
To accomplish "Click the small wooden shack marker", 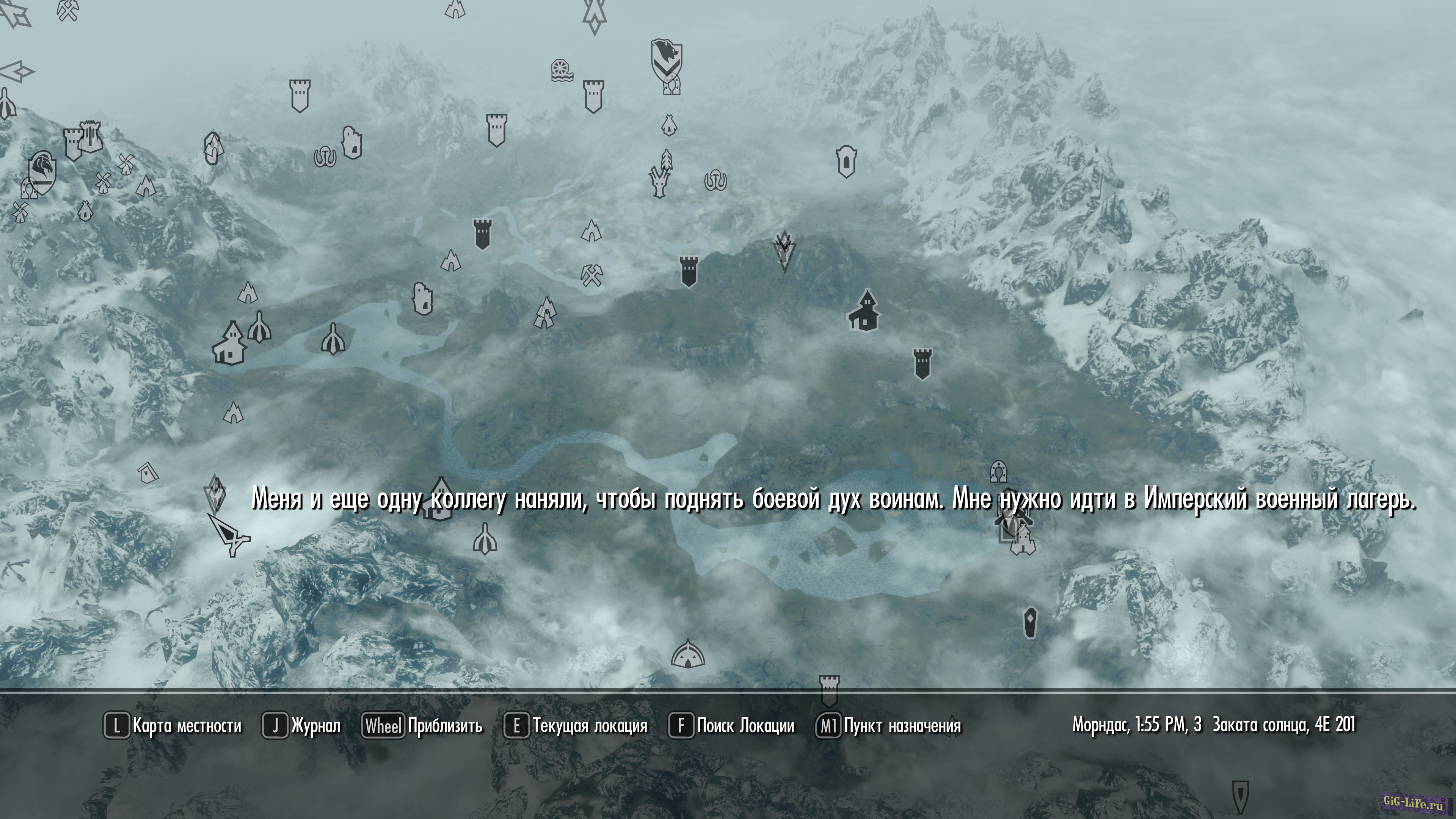I will point(147,472).
